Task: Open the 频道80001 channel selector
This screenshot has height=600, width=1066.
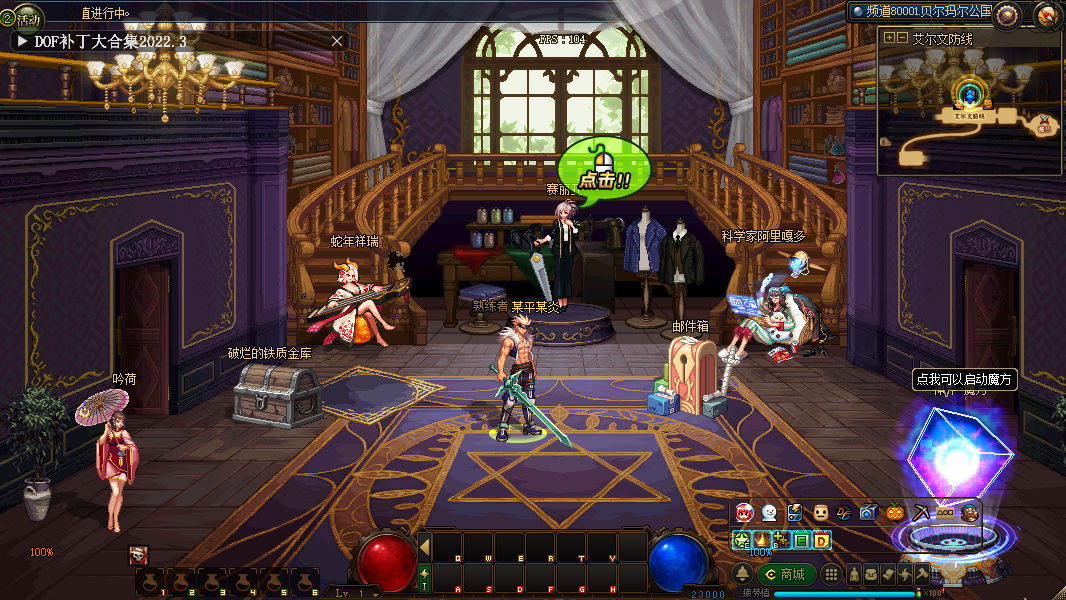Action: pos(920,11)
